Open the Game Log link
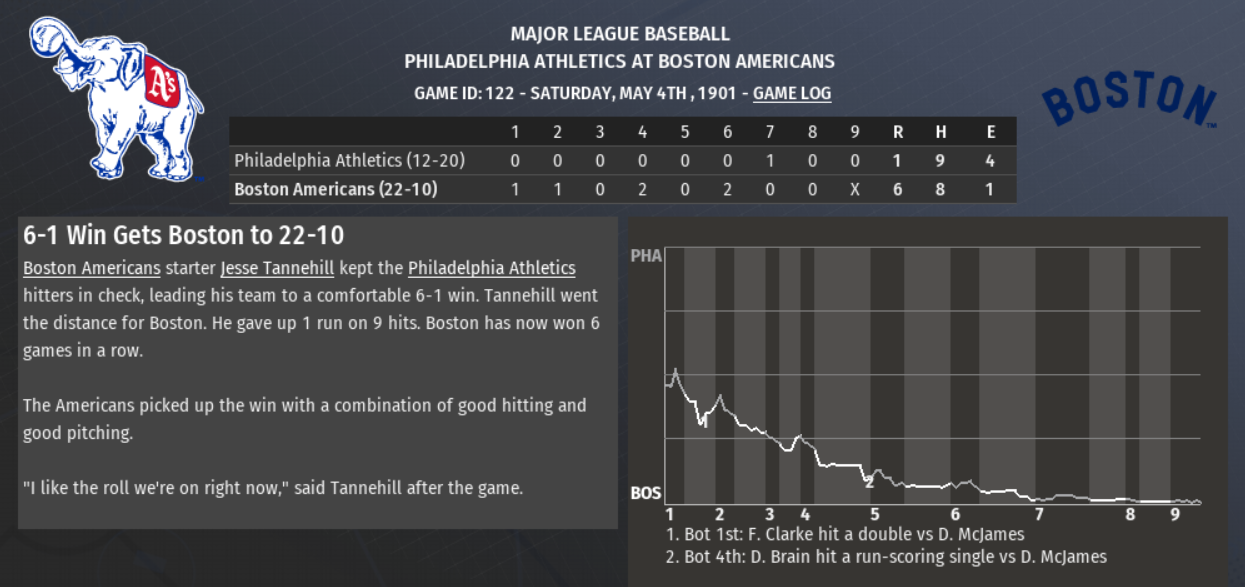This screenshot has height=587, width=1245. pyautogui.click(x=791, y=93)
